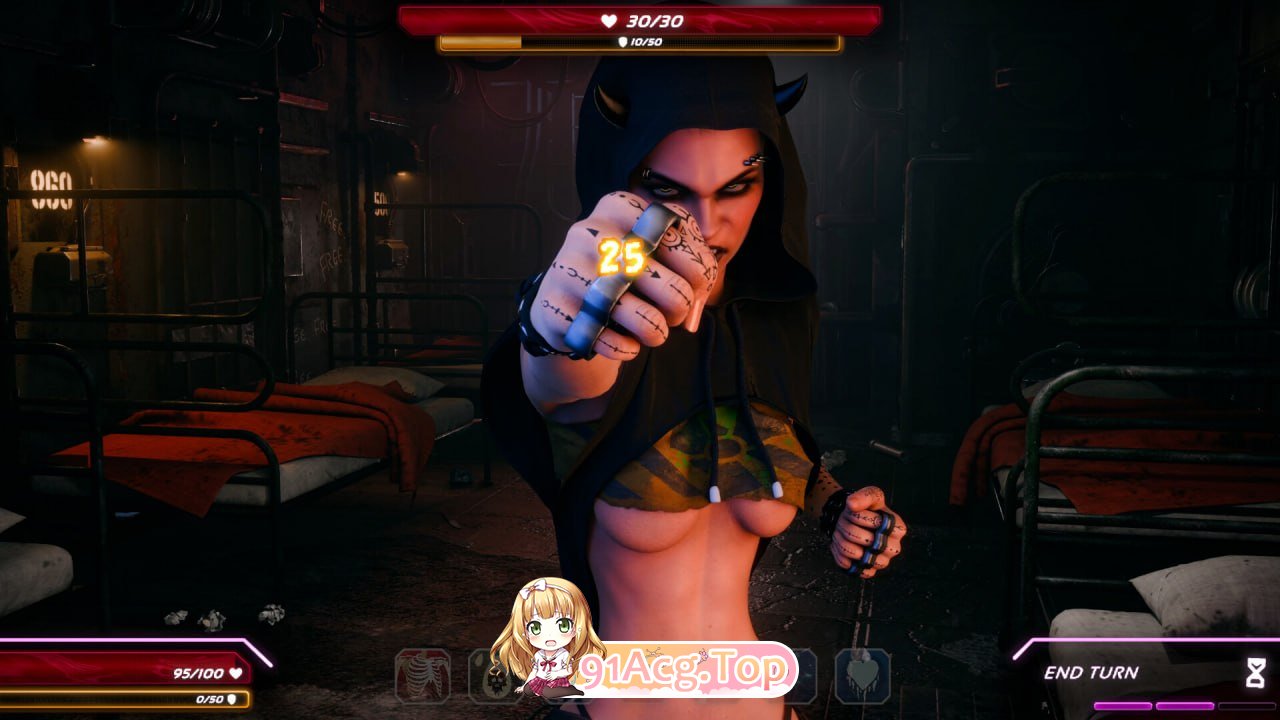The width and height of the screenshot is (1280, 720).
Task: Click the first pink action point pip
Action: point(1123,706)
